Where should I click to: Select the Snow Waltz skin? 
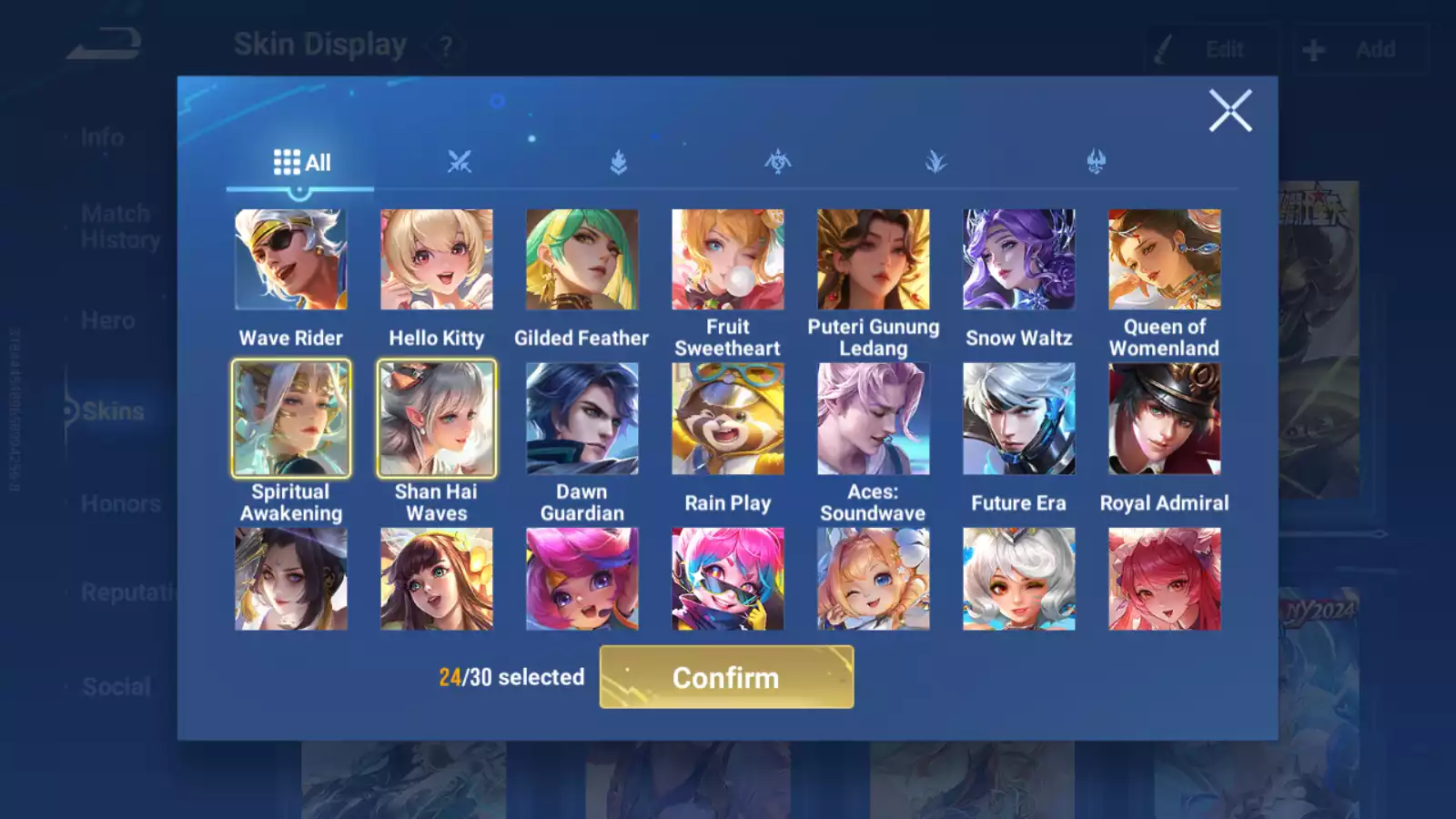1019,260
